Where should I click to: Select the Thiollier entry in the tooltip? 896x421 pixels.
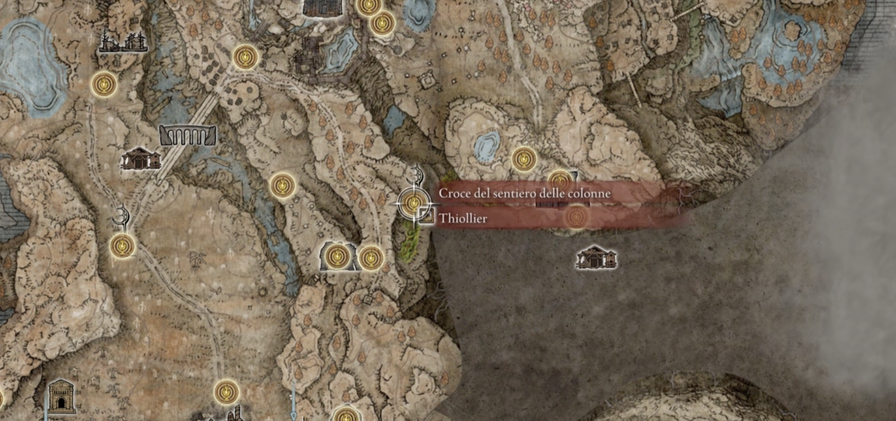click(462, 217)
